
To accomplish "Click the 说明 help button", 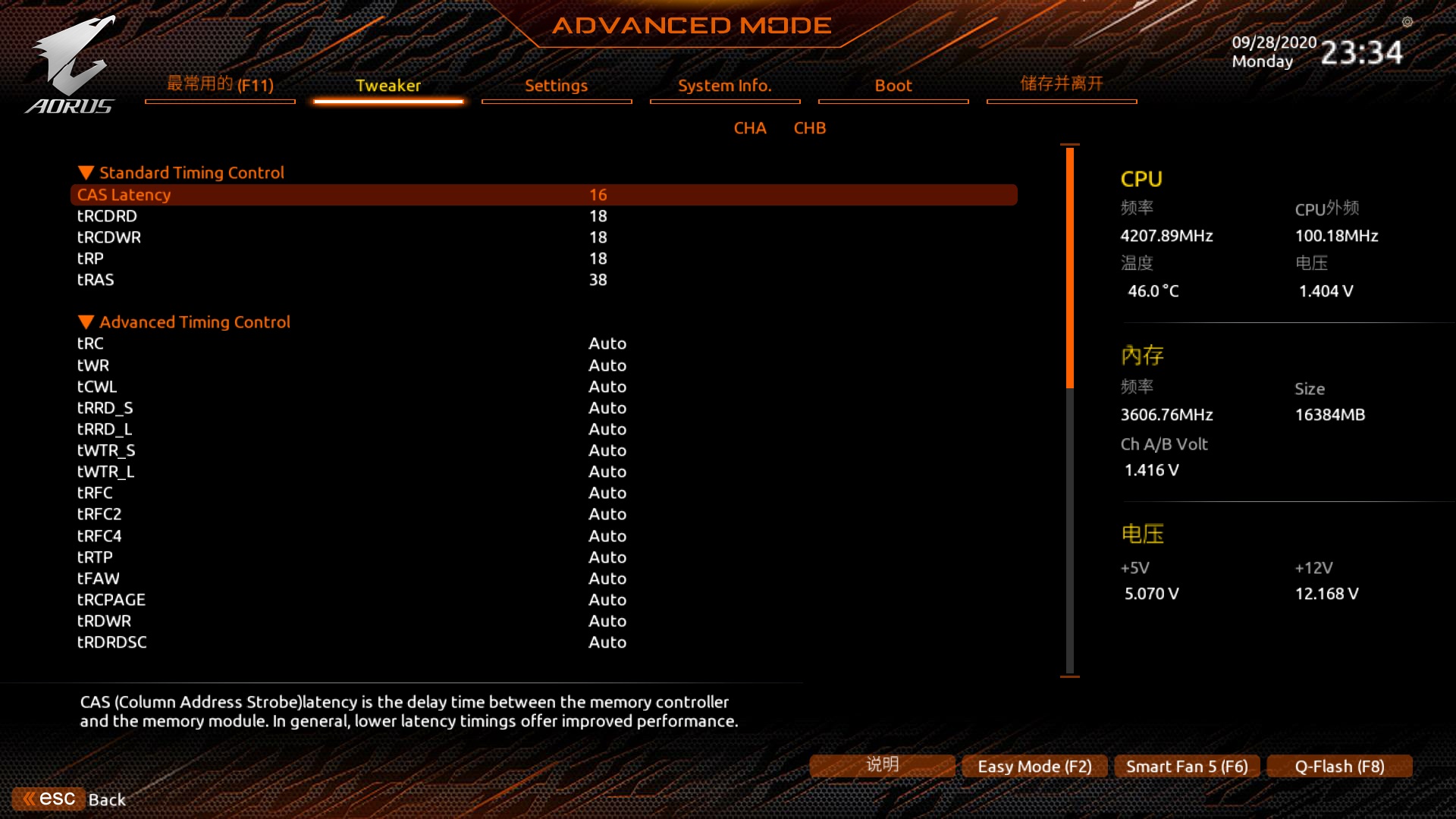I will pyautogui.click(x=881, y=765).
